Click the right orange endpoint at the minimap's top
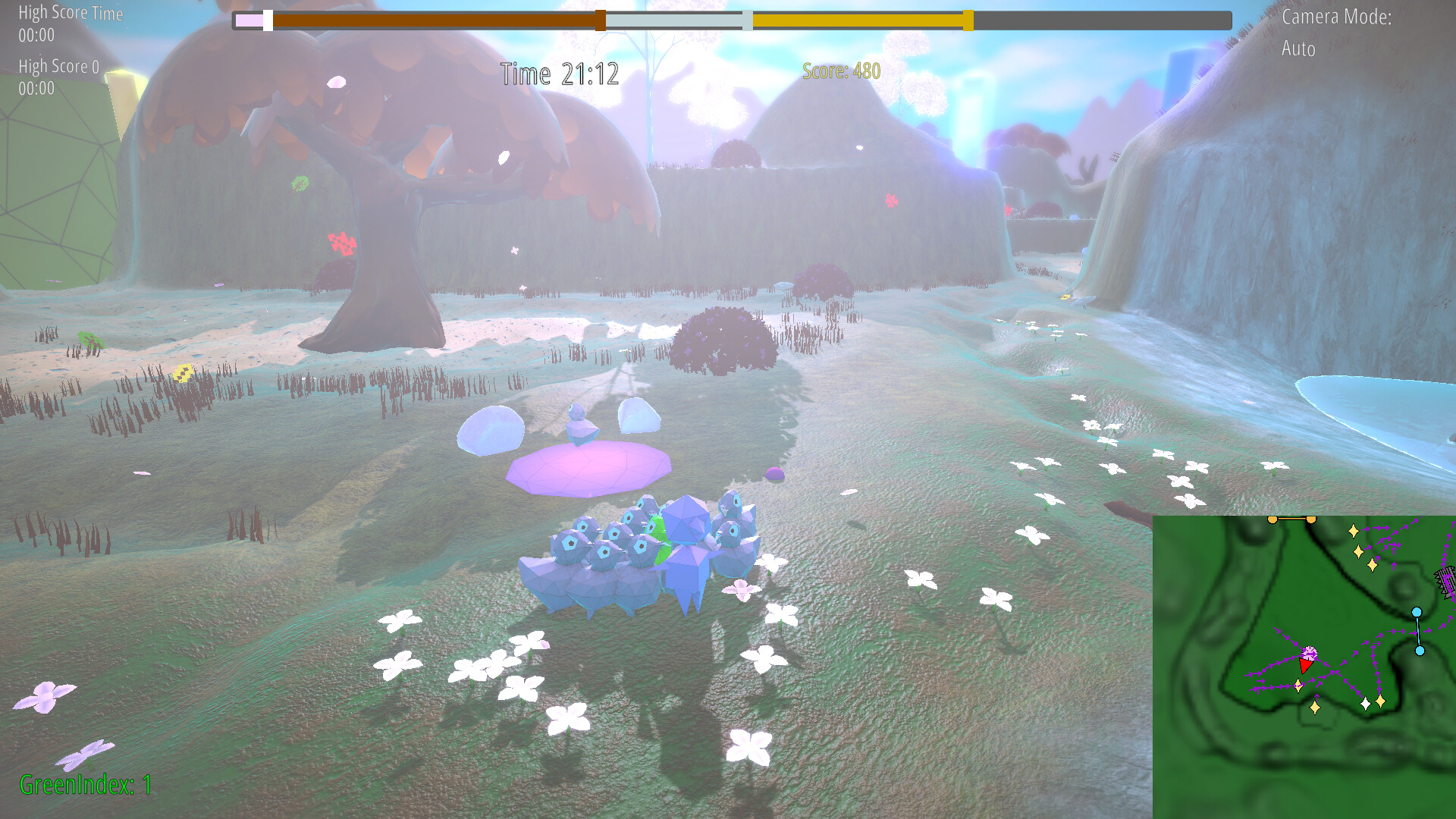This screenshot has height=819, width=1456. point(1310,519)
